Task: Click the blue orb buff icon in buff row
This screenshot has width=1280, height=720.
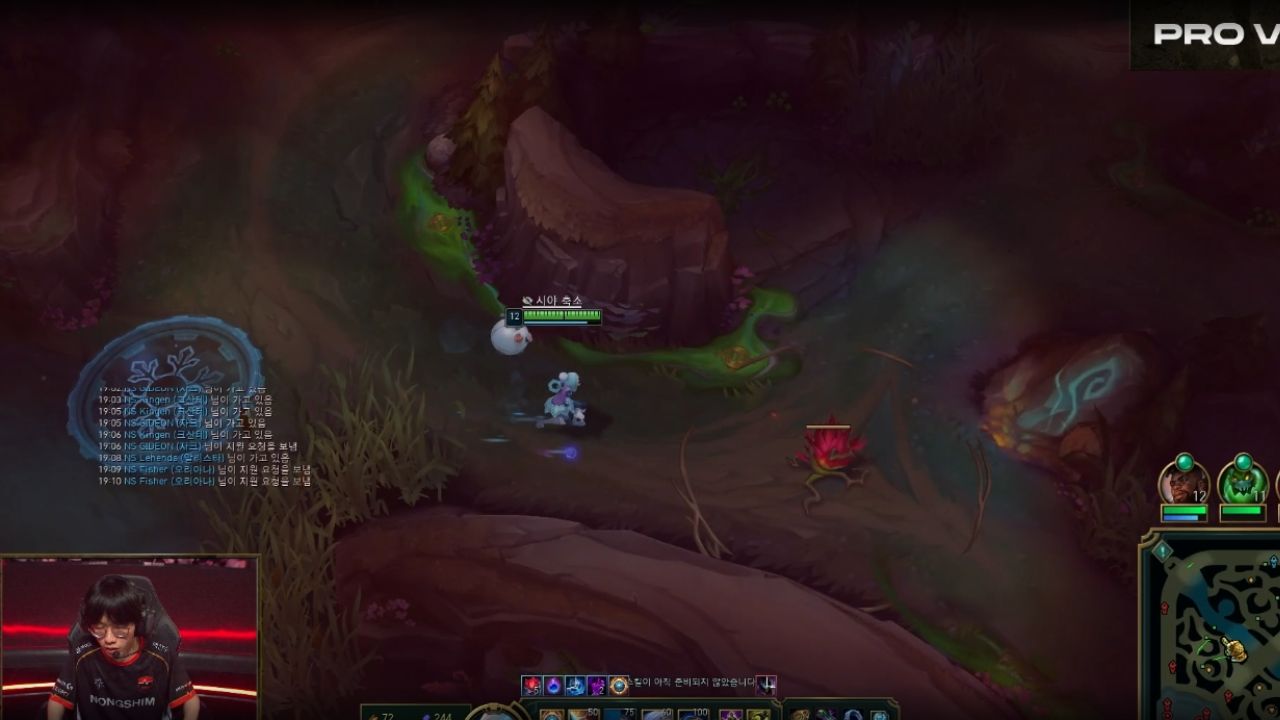Action: pos(553,685)
